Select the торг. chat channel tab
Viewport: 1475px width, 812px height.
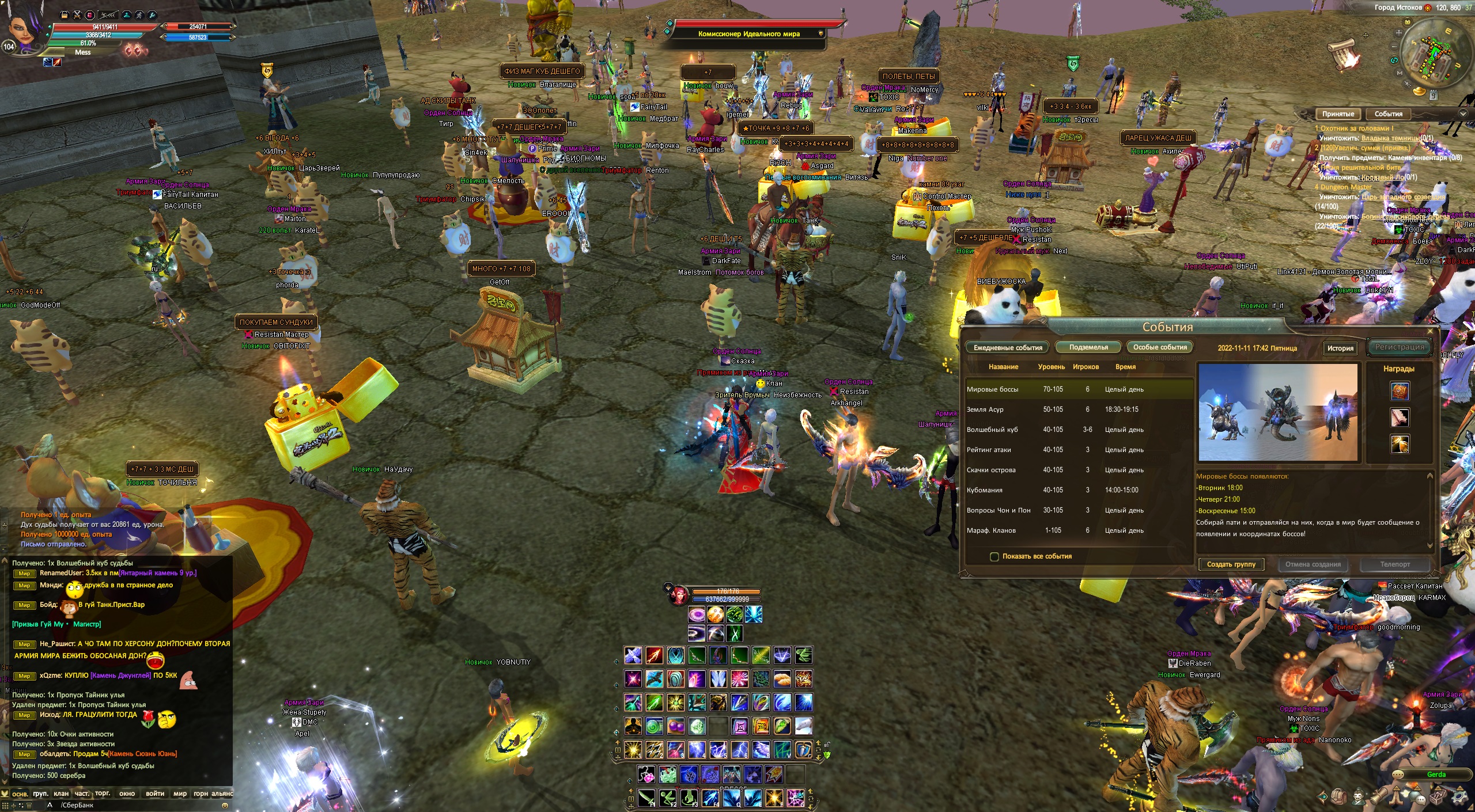coord(103,794)
